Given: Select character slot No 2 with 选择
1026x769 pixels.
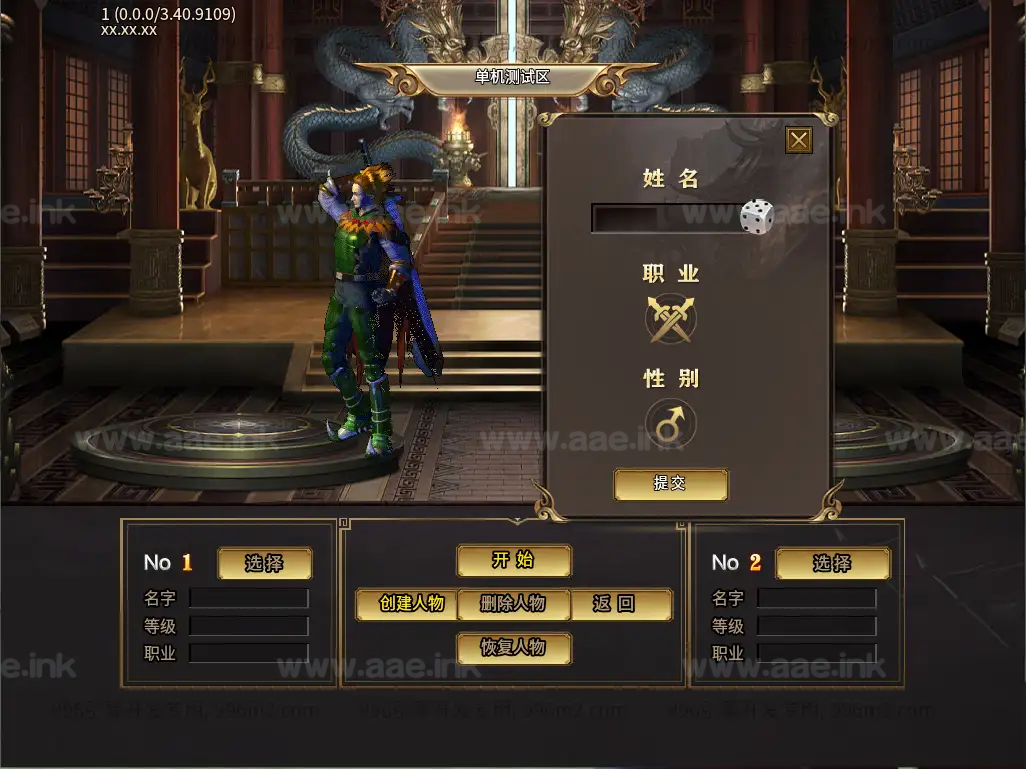Looking at the screenshot, I should point(832,563).
